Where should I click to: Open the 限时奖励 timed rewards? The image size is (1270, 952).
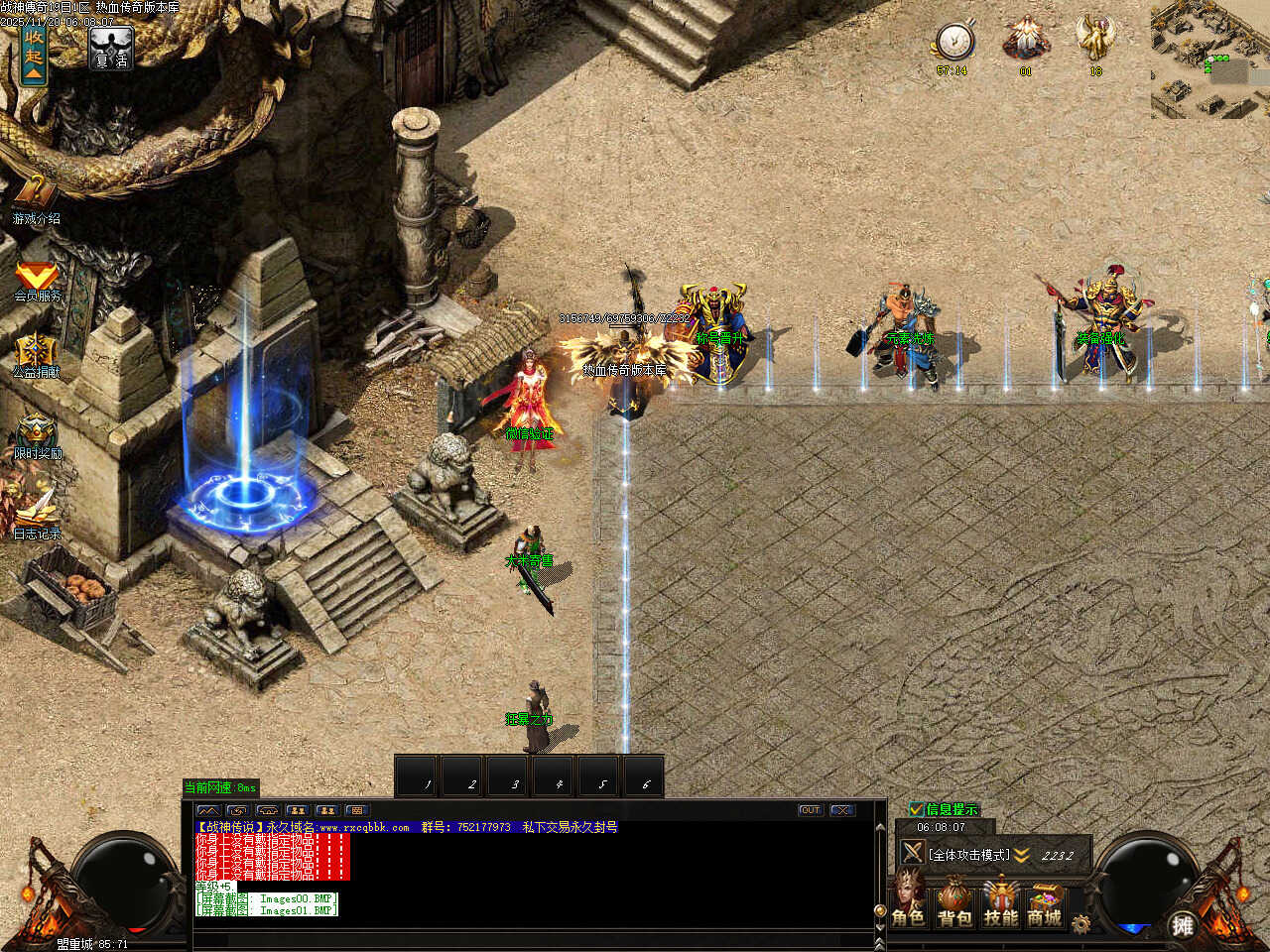pos(37,436)
